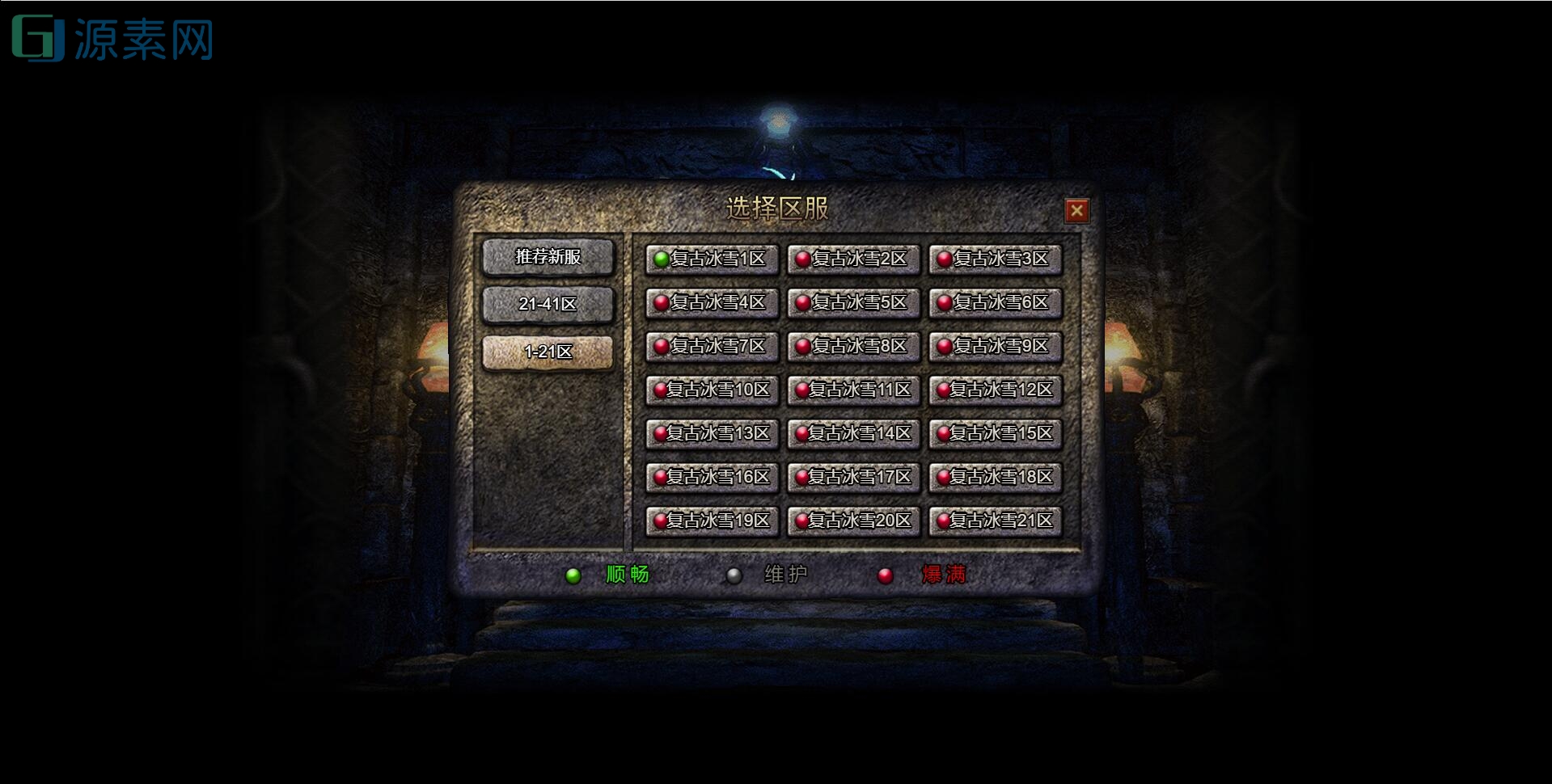Enter server 复古冰雪5区
The width and height of the screenshot is (1552, 784).
(853, 303)
